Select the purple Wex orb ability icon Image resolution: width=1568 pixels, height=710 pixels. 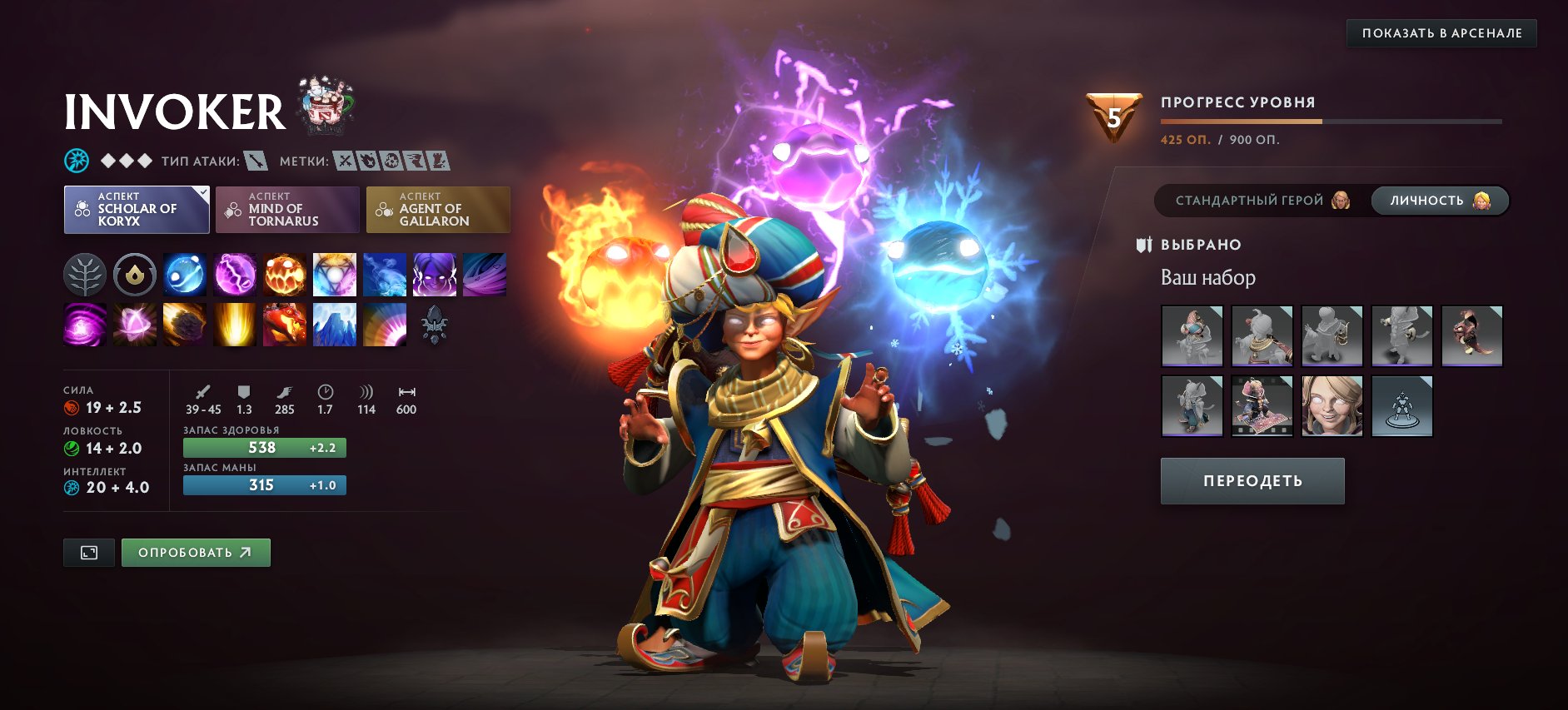pyautogui.click(x=234, y=276)
